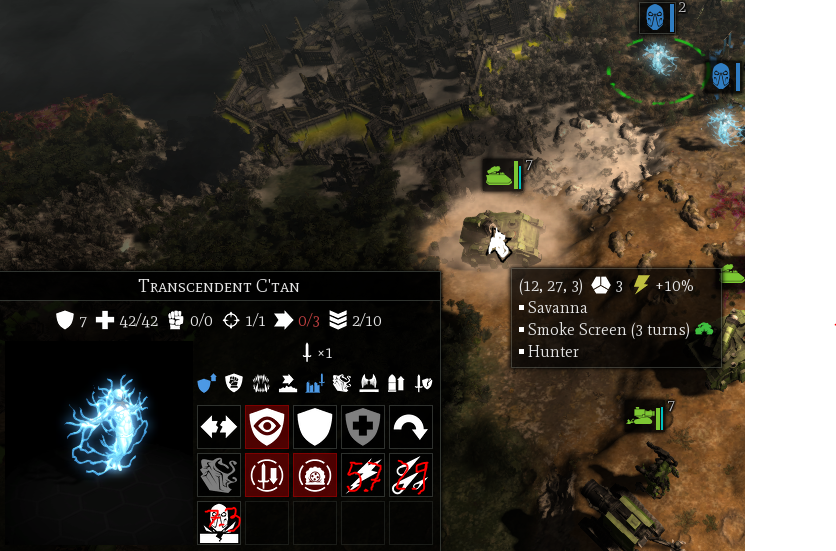The width and height of the screenshot is (836, 551).
Task: Inspect the blue bar chart trait icon
Action: [x=317, y=382]
